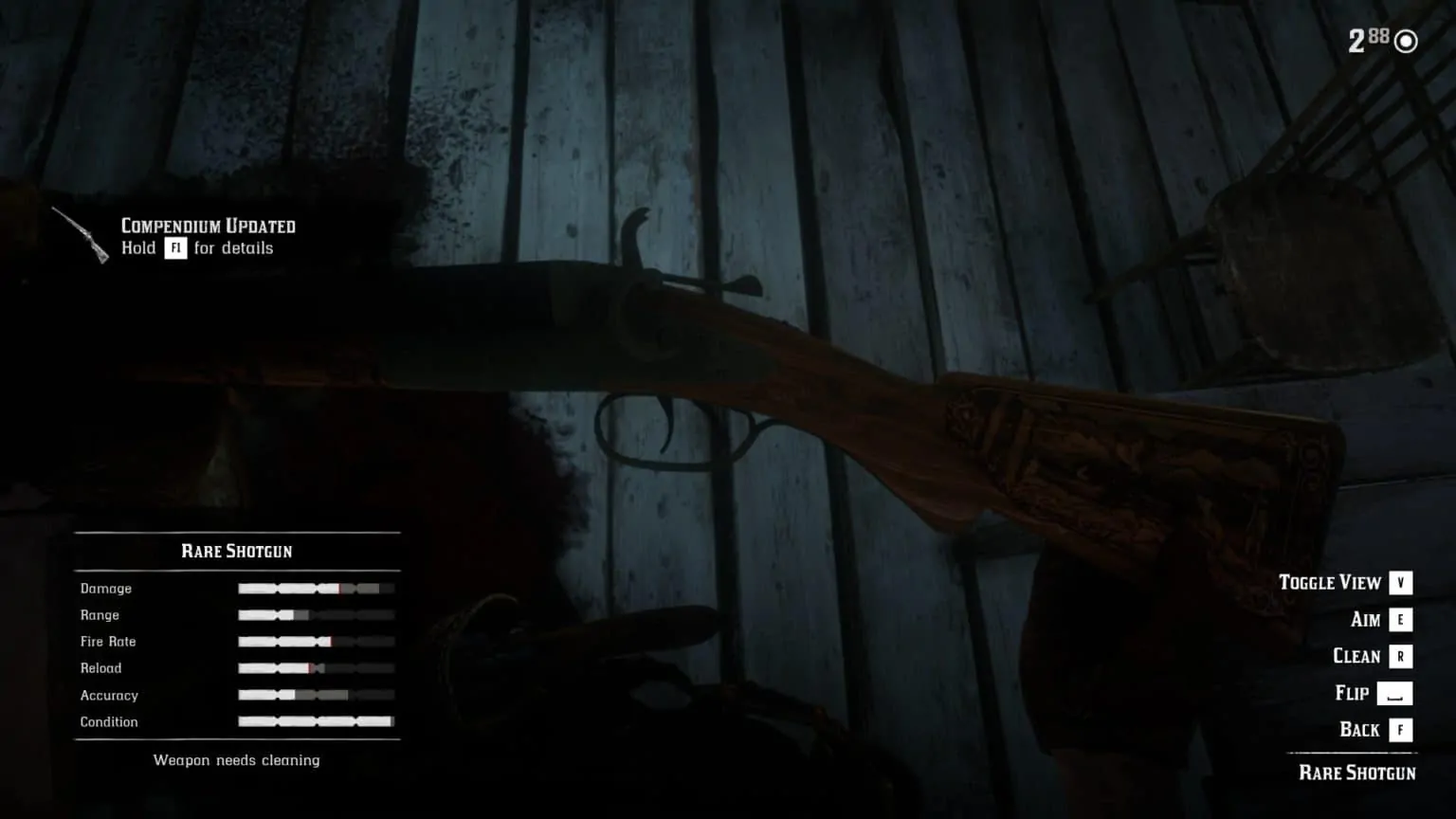Click the F key icon beside Back
The image size is (1456, 819).
click(x=1400, y=729)
